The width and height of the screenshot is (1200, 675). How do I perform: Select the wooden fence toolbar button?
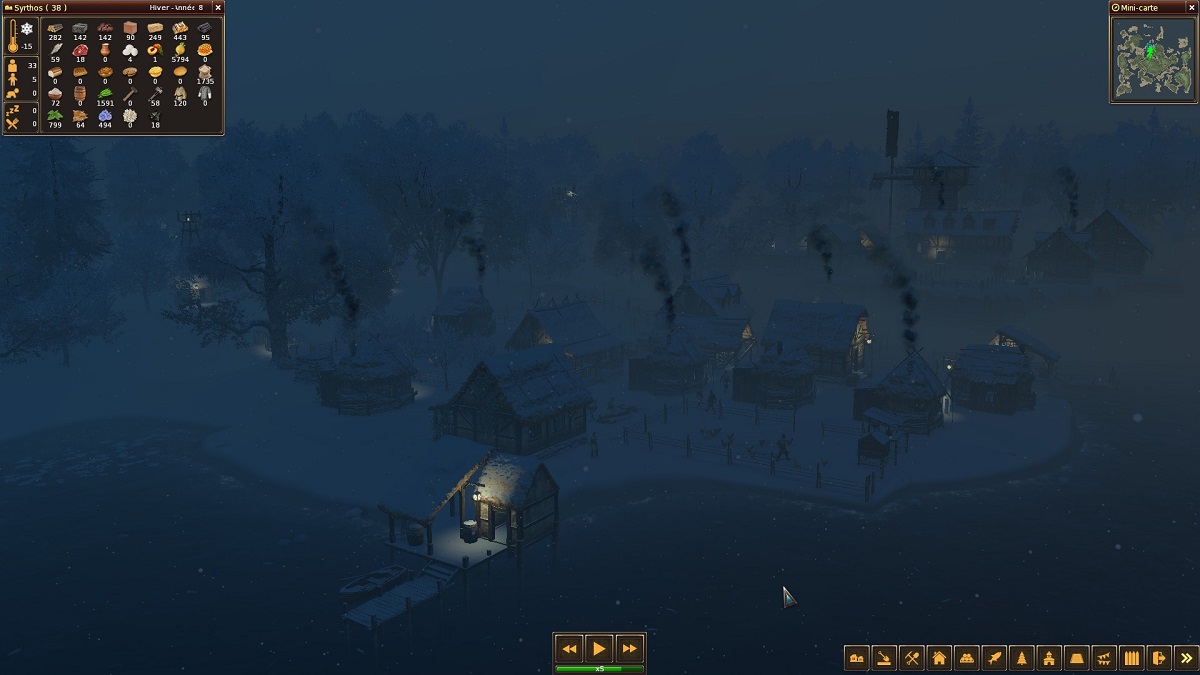(1131, 658)
